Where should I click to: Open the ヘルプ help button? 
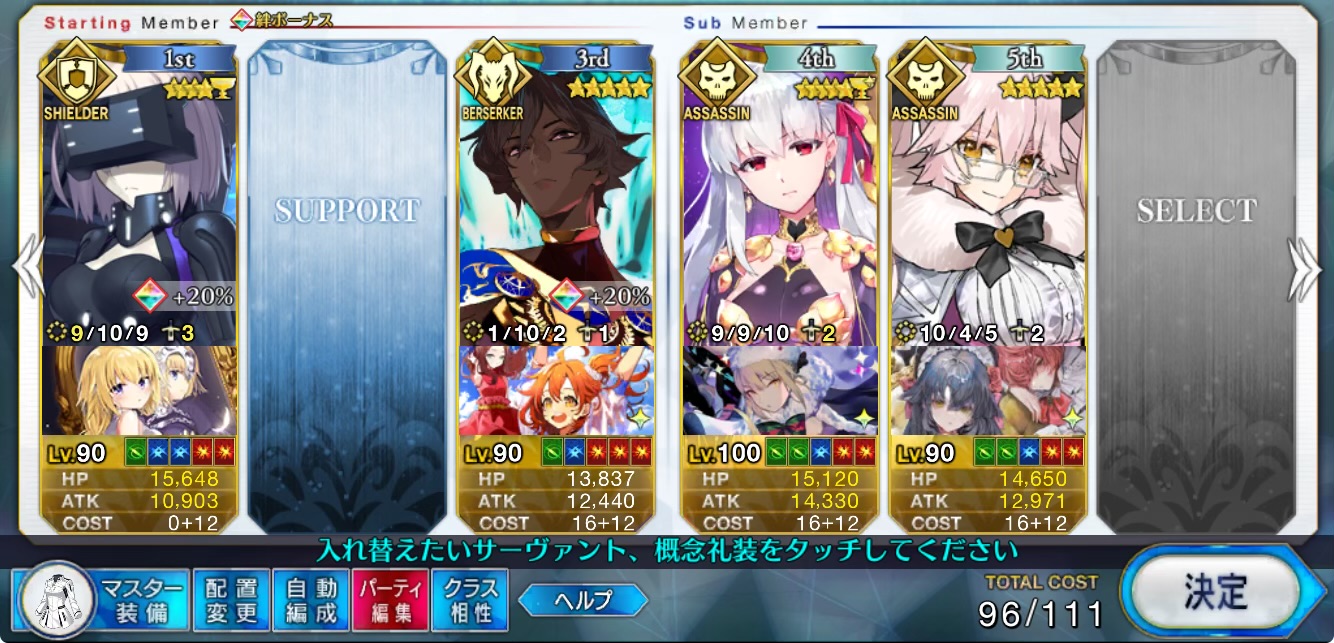coord(583,600)
